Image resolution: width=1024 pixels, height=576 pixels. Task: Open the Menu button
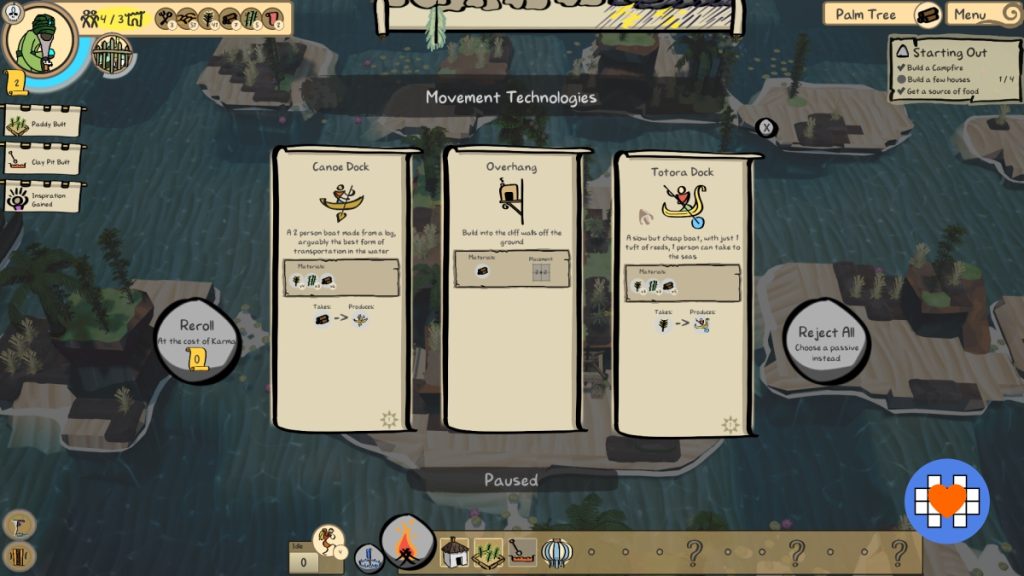click(981, 14)
